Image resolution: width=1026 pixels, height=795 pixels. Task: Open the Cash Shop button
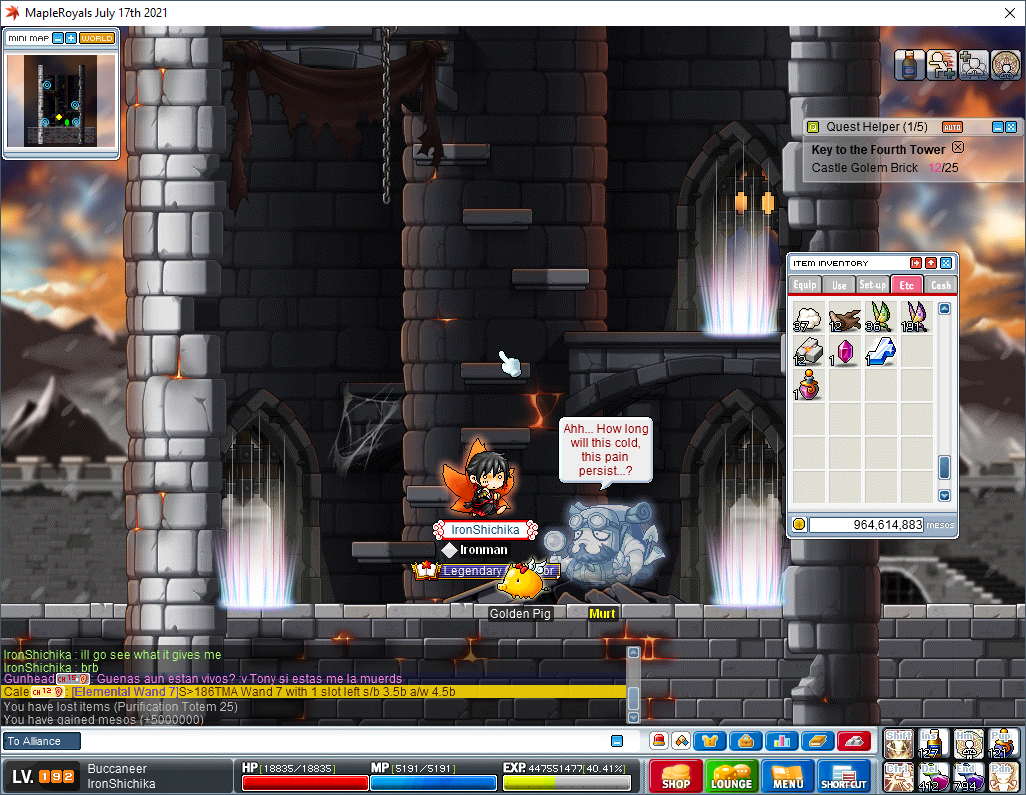(x=675, y=776)
